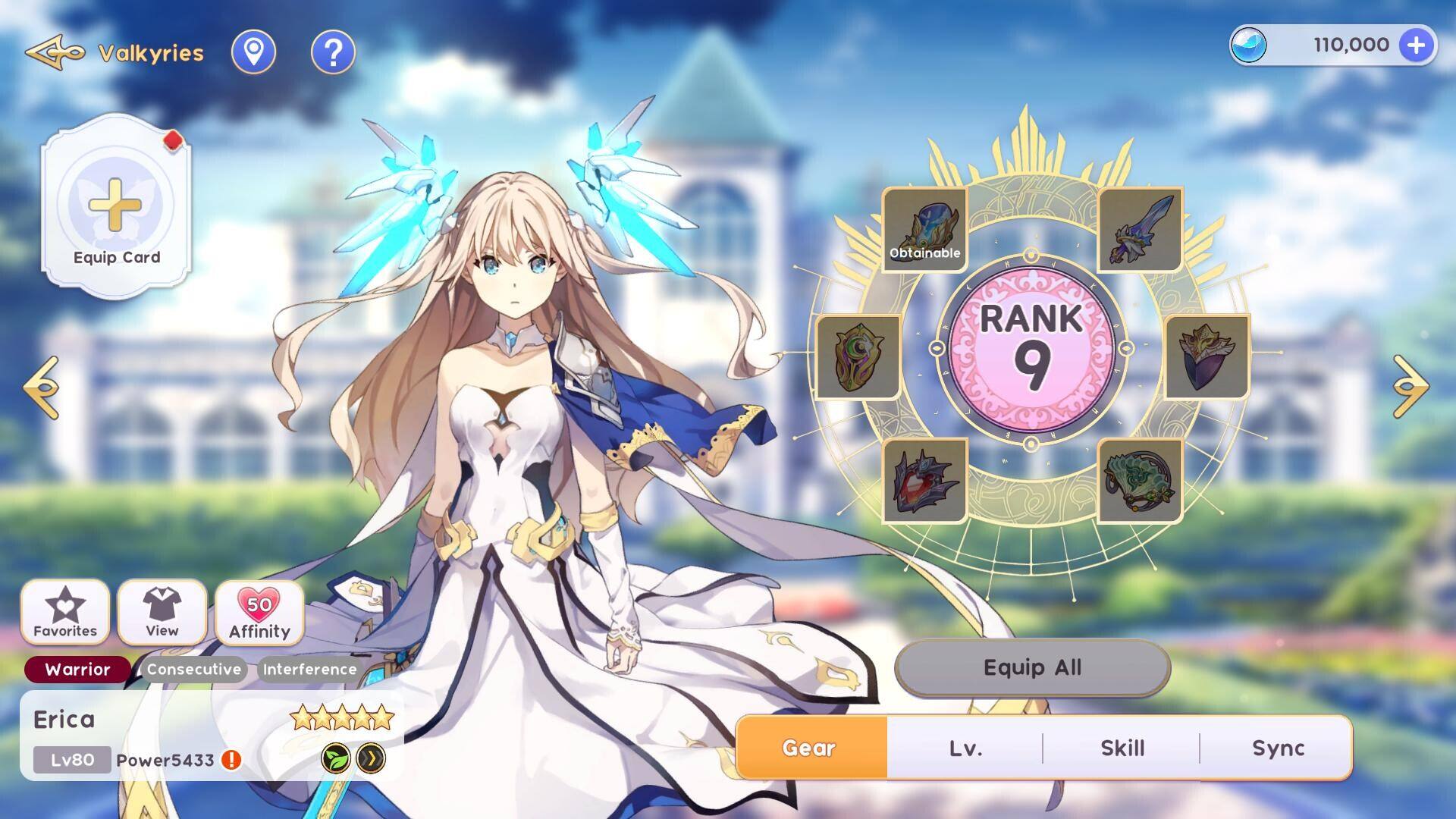Show next Valkyrie with right arrow
Viewport: 1456px width, 819px height.
pos(1410,387)
